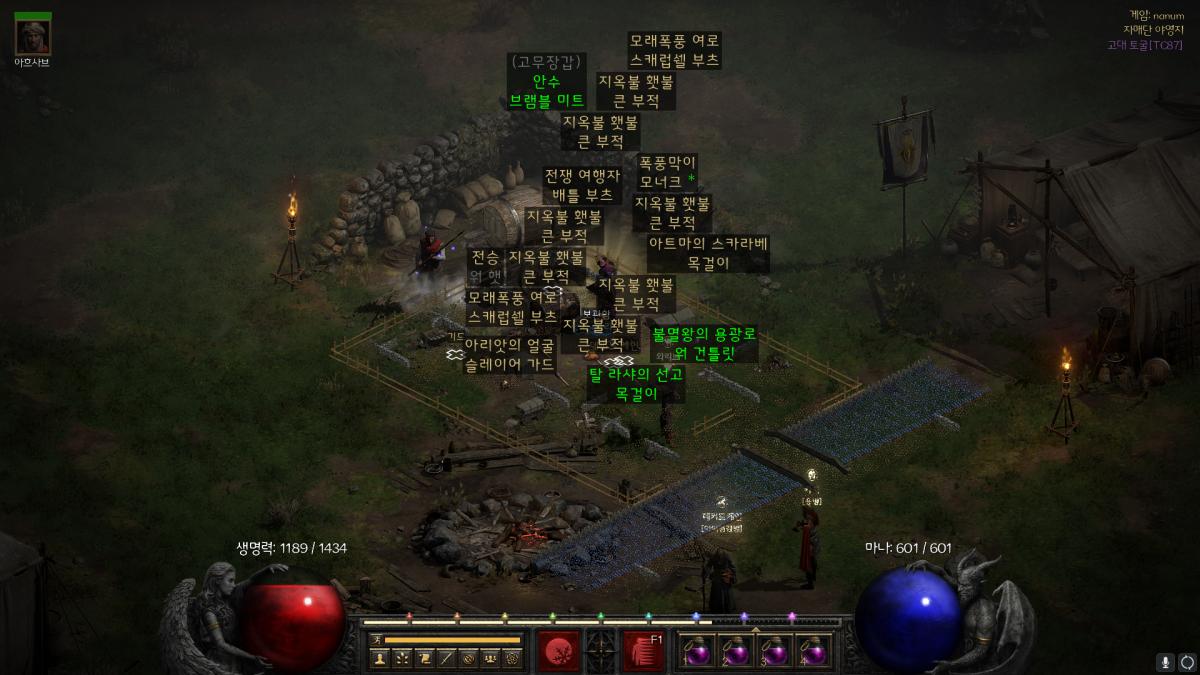Select the right-click skill marked F1
The width and height of the screenshot is (1200, 675).
[644, 650]
